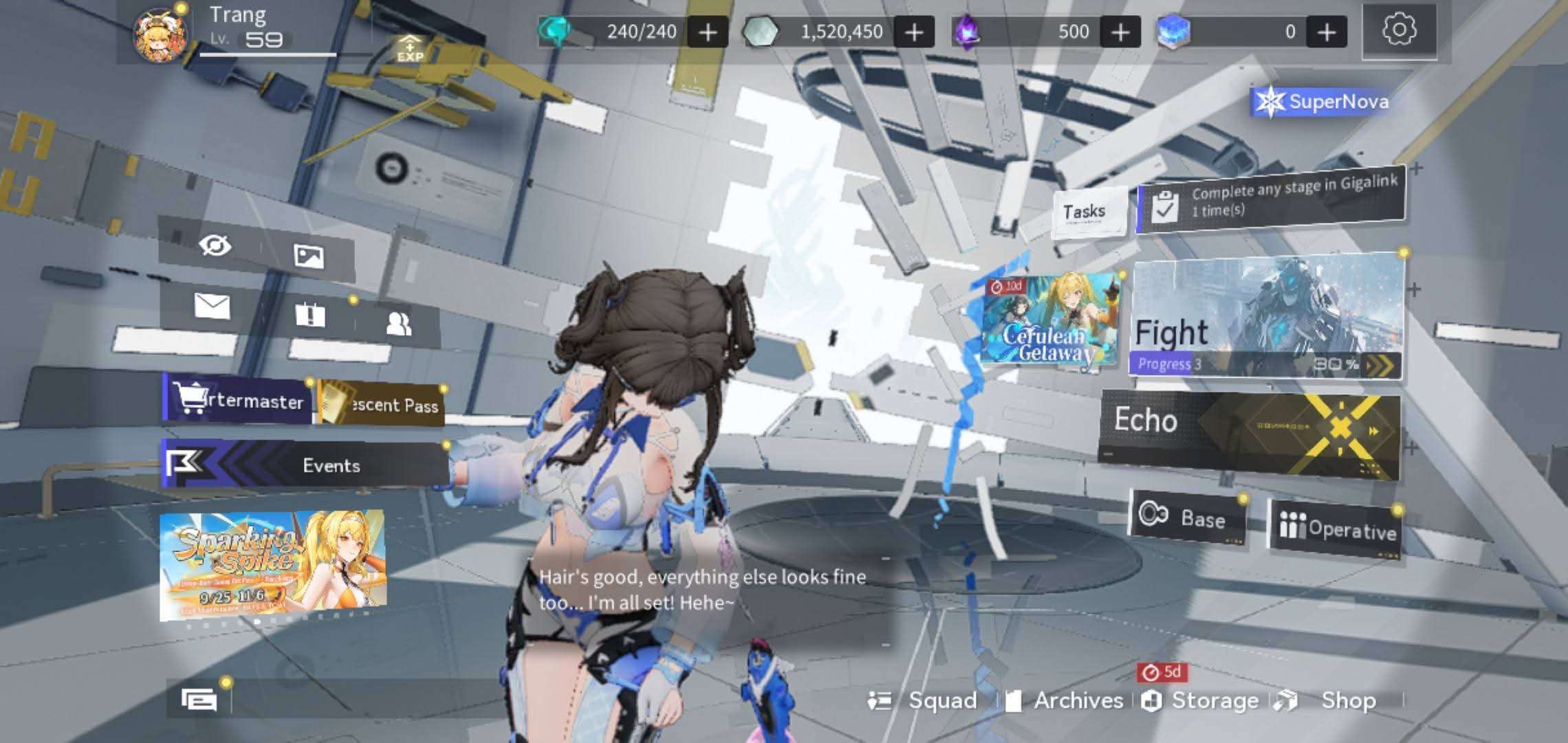Open the mail envelope inbox
Screen dimensions: 1568x743
[212, 305]
